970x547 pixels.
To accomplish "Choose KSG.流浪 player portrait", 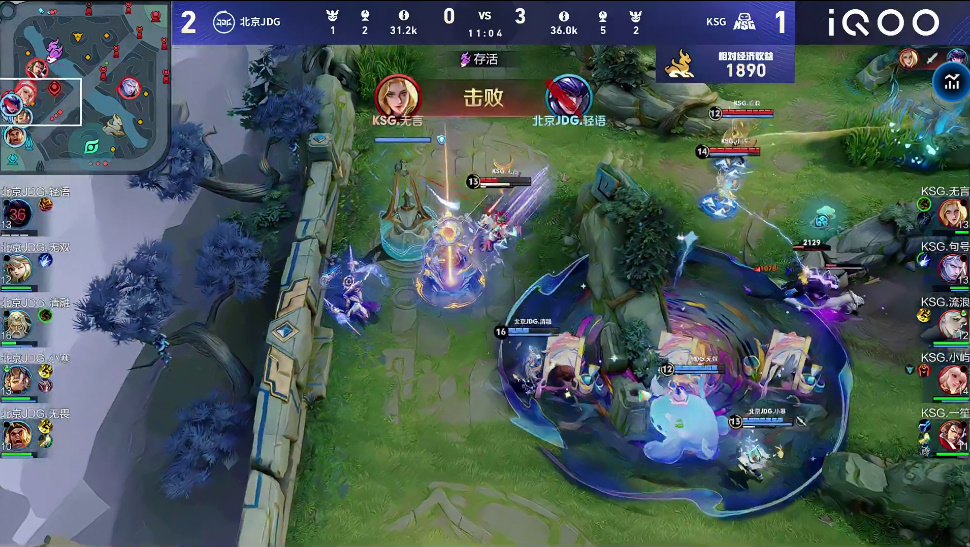I will [952, 324].
